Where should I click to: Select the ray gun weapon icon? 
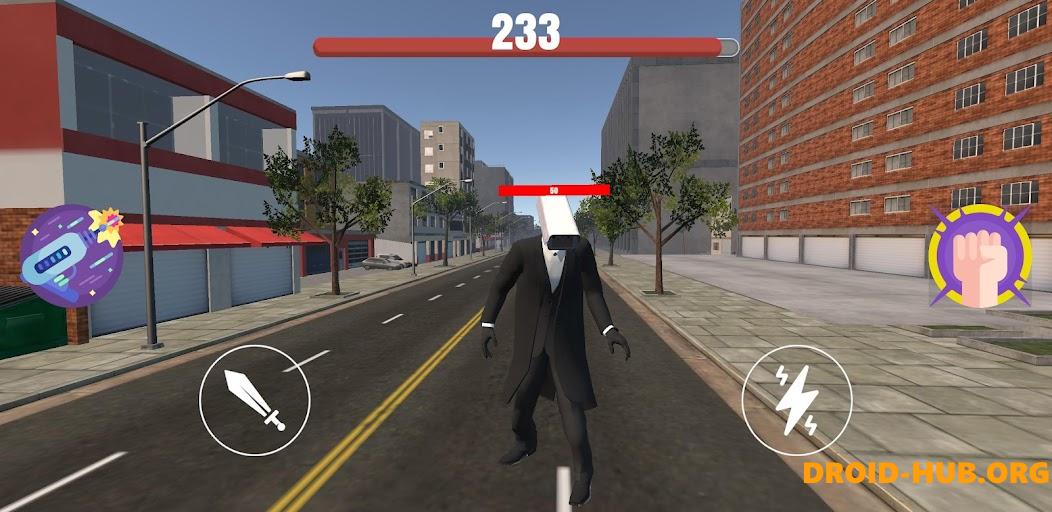click(72, 255)
